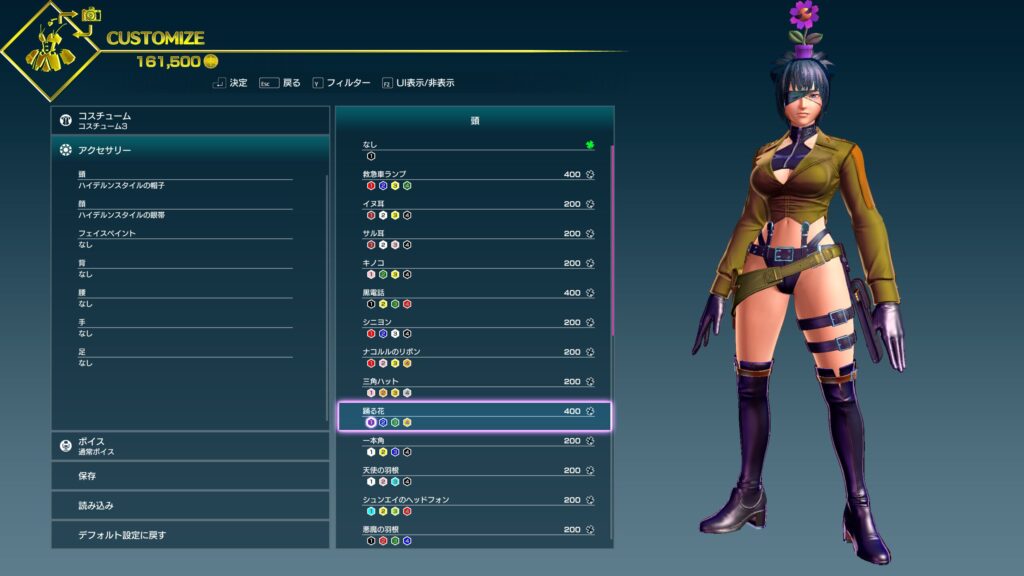The height and width of the screenshot is (576, 1024).
Task: Select the 一本角 single horn accessory
Action: (x=474, y=445)
